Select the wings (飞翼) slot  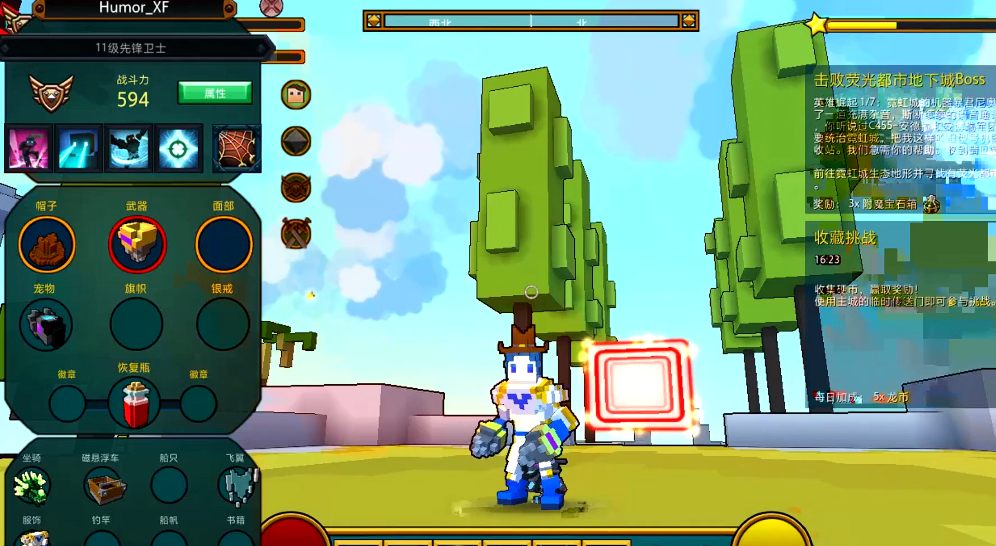(236, 486)
